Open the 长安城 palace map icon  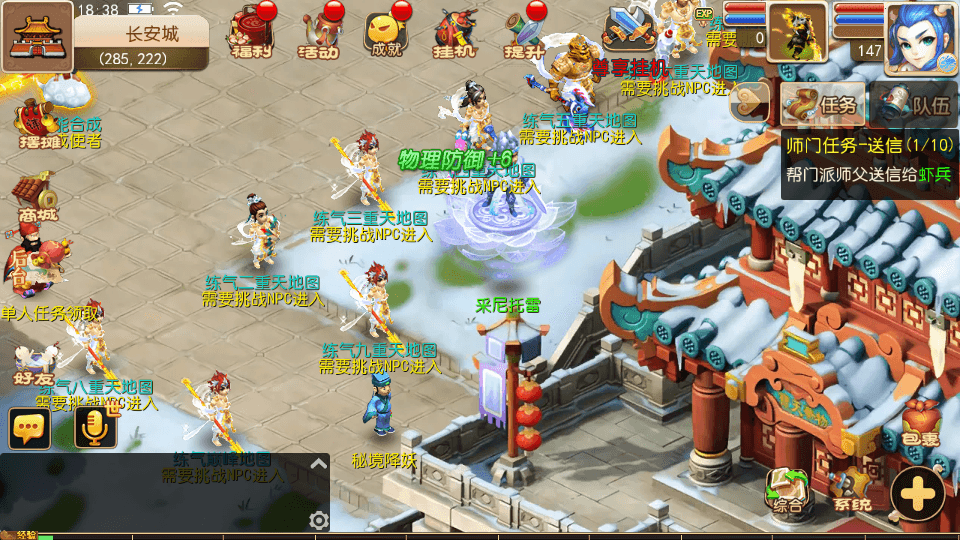click(36, 37)
